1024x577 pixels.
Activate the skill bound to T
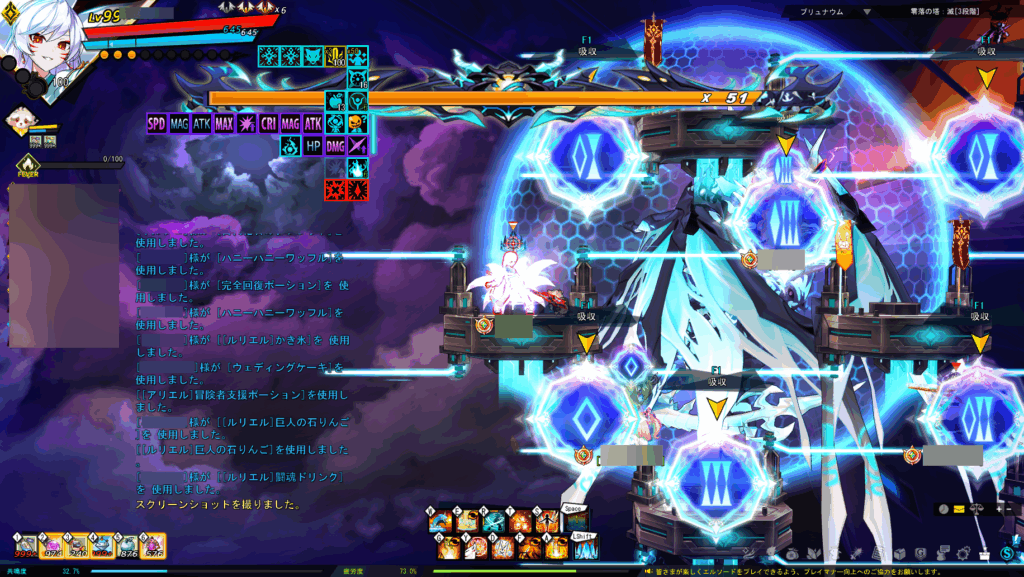tap(520, 522)
